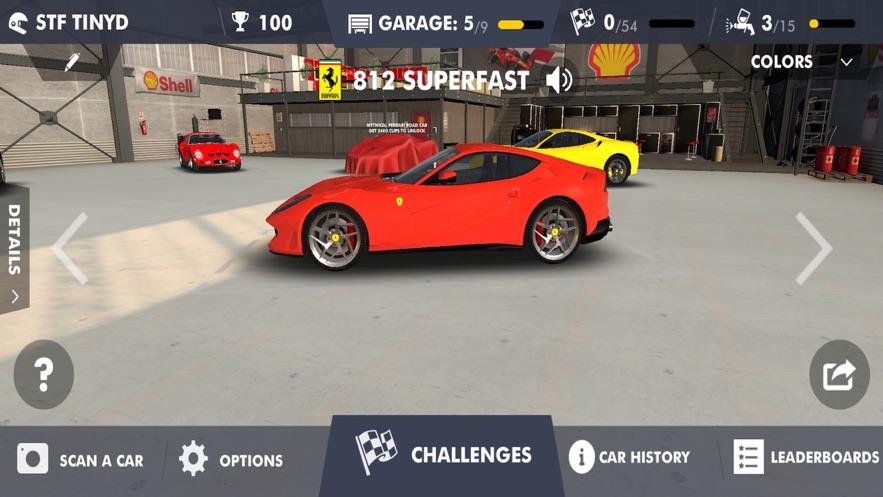Open the Challenges menu
Image resolution: width=883 pixels, height=497 pixels.
point(443,456)
